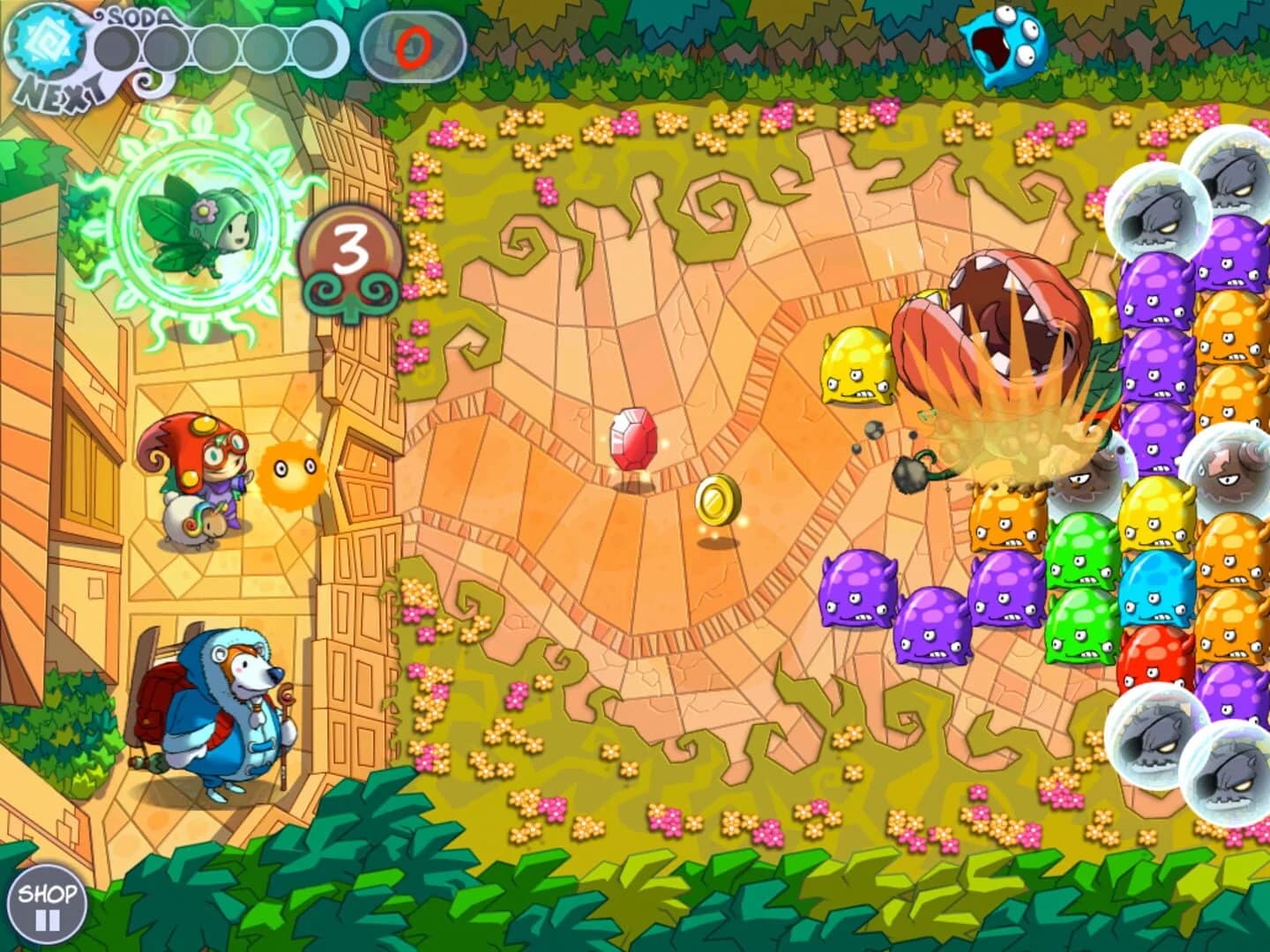Tap the lone yellow jelly monster

click(x=857, y=366)
